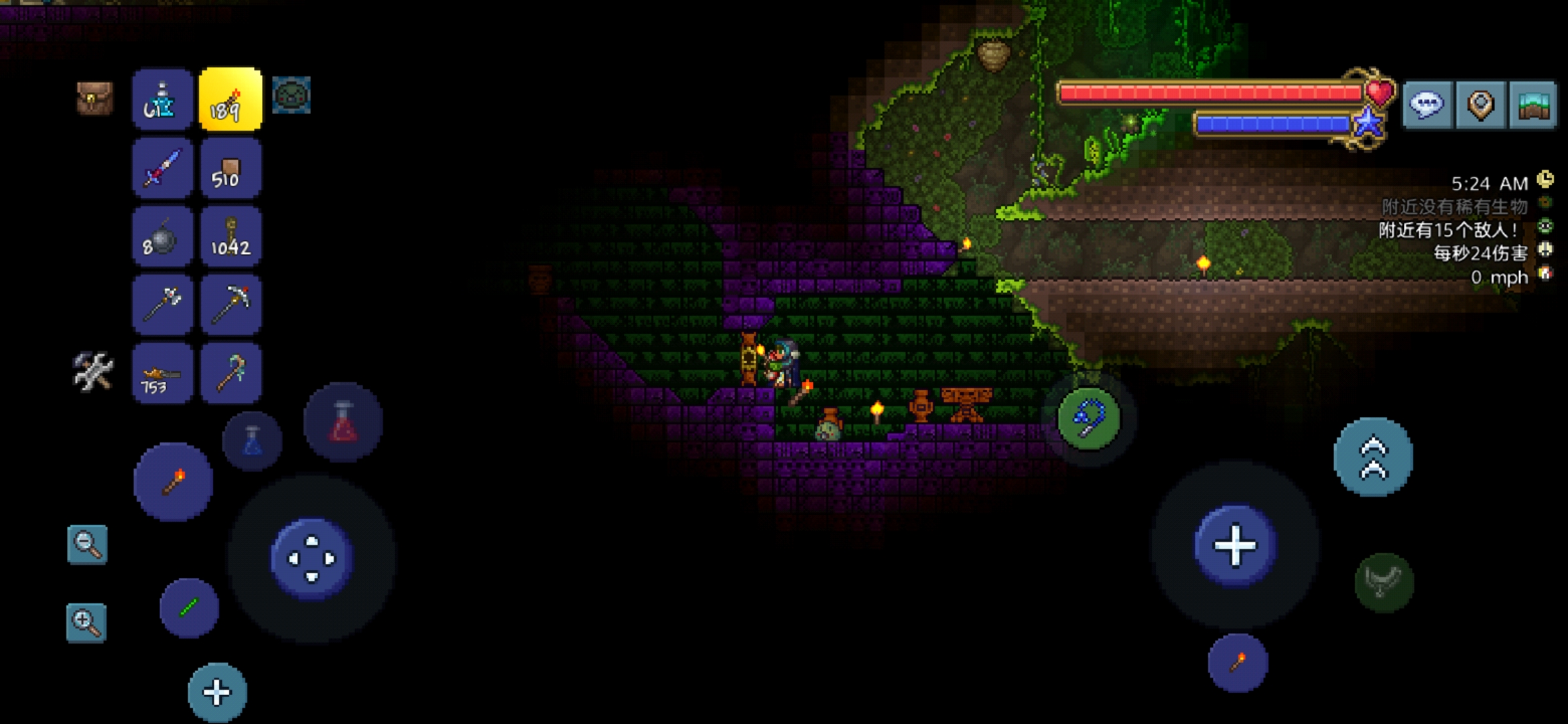The height and width of the screenshot is (724, 1568).
Task: Select the sword hotbar slot
Action: 162,168
